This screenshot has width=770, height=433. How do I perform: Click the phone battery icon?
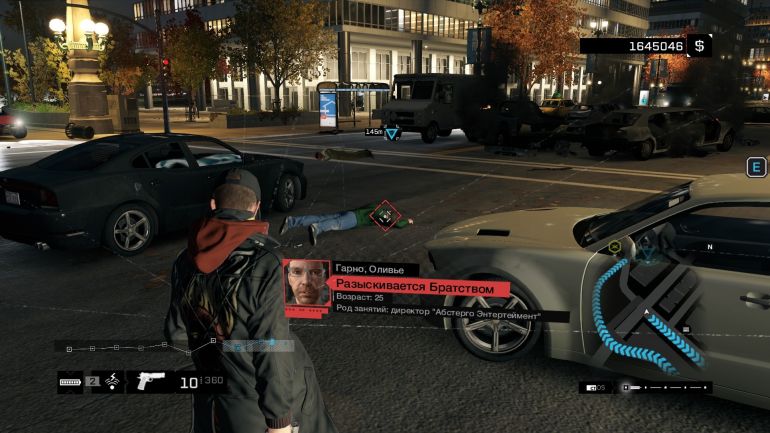pos(70,382)
